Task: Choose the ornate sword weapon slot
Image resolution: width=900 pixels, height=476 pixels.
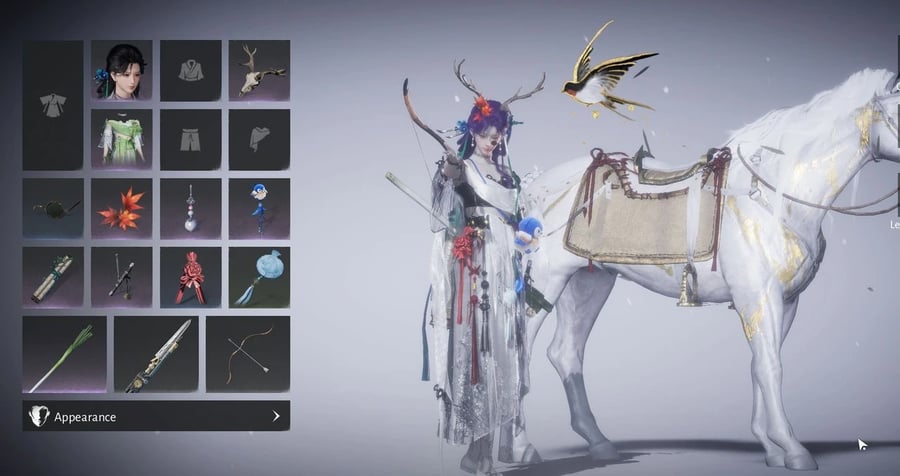Action: pos(156,354)
